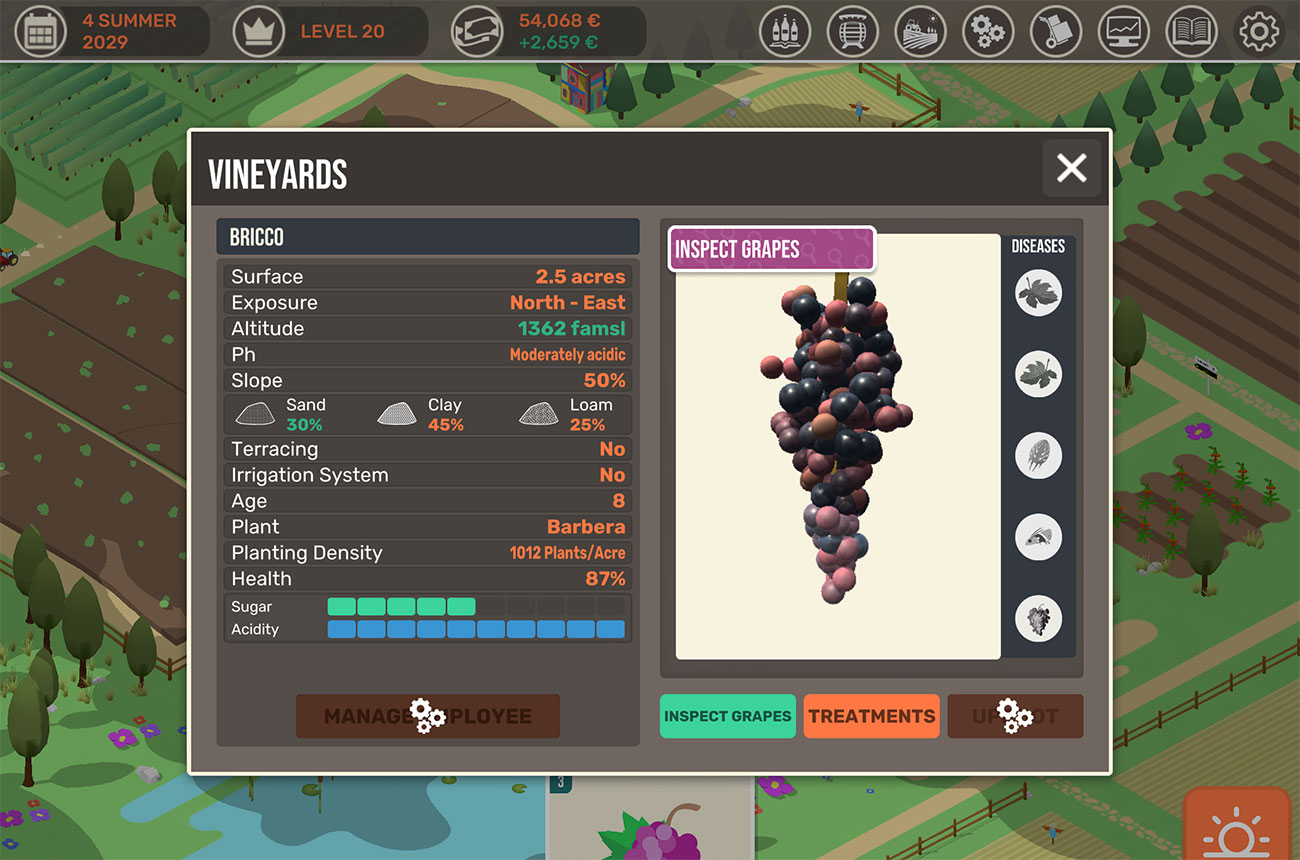Open the wine cellar bottles panel
Screen dimensions: 1300x860
coord(785,31)
